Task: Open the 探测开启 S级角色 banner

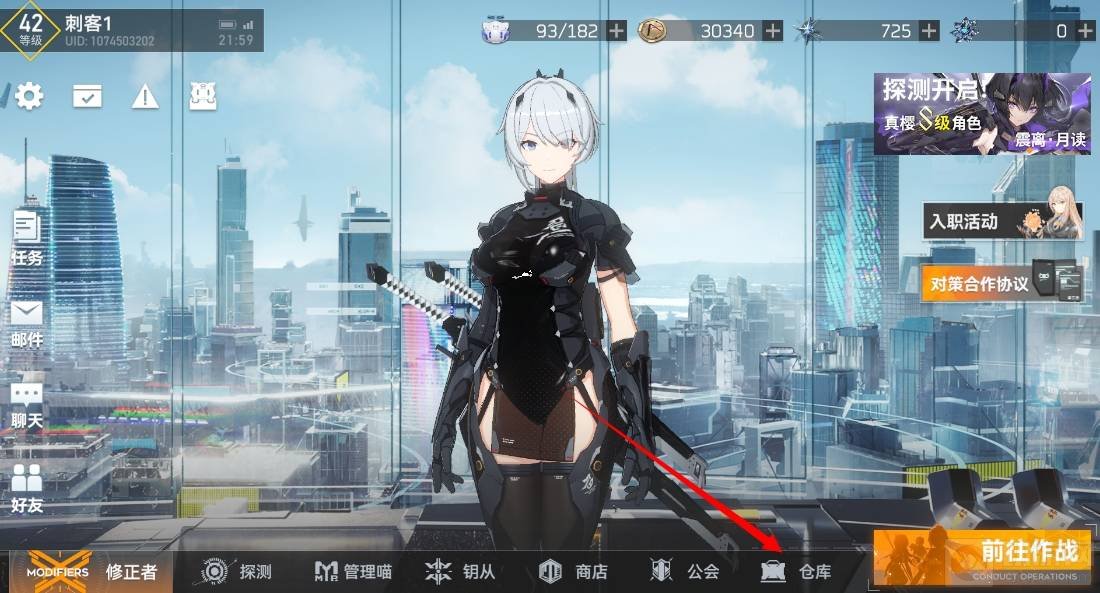Action: click(x=982, y=113)
